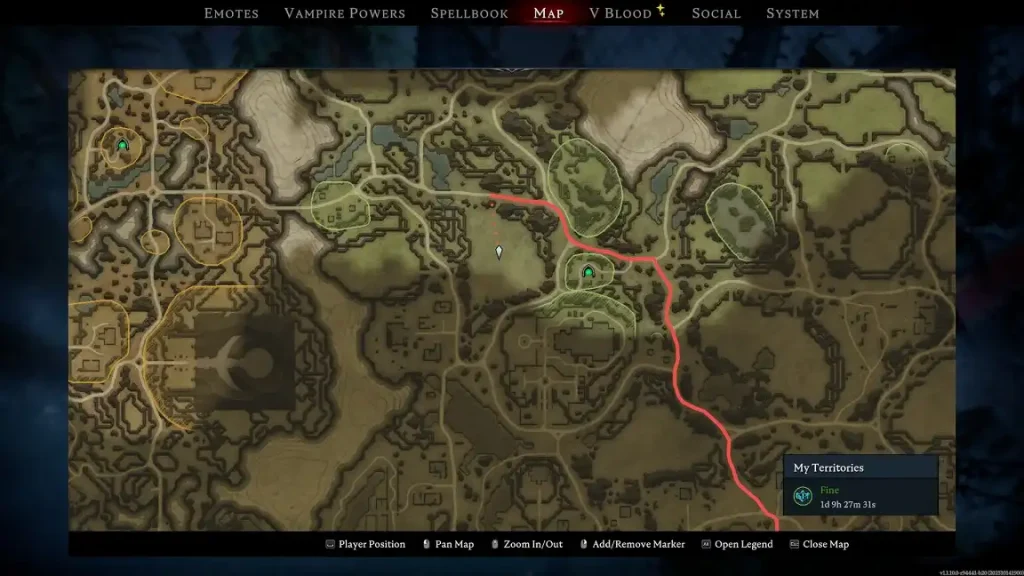Image resolution: width=1024 pixels, height=576 pixels.
Task: Click the green marker inside the orange-outlined zone
Action: [123, 146]
